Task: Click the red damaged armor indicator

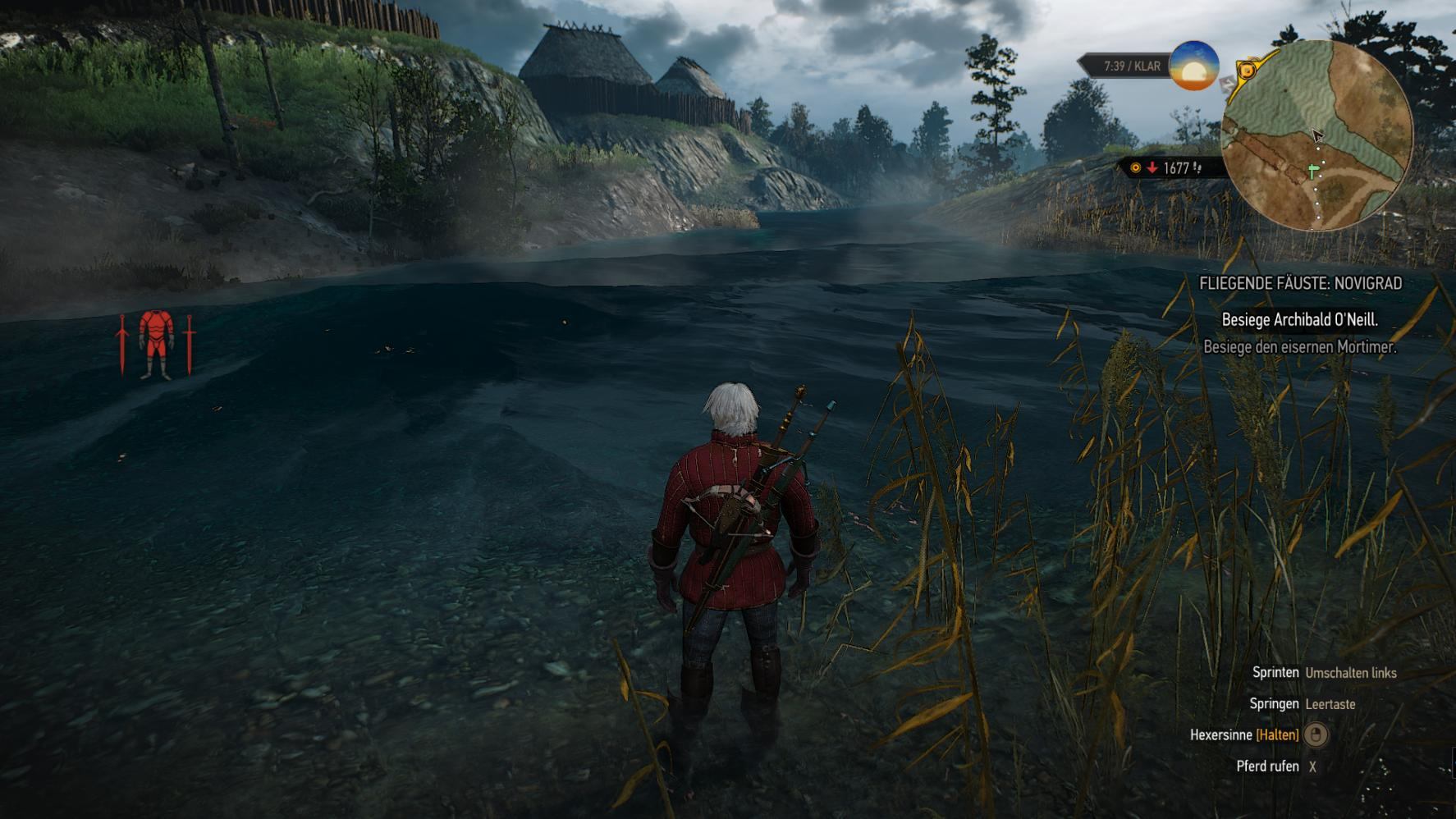Action: pyautogui.click(x=156, y=345)
